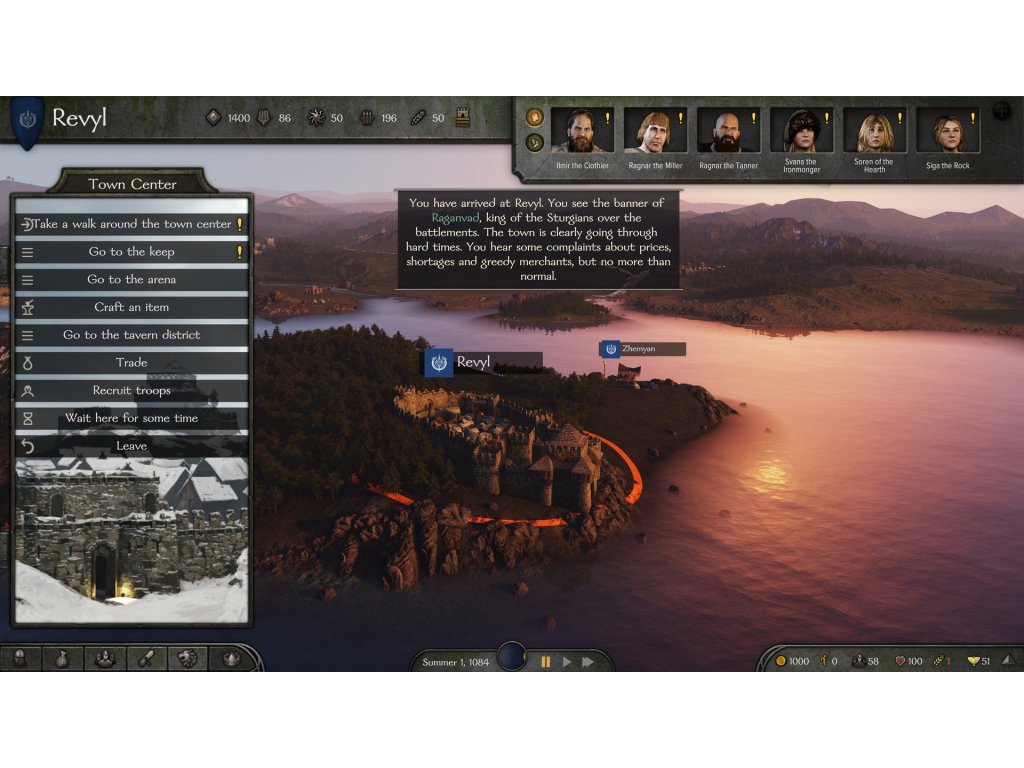
Task: Select Soren of the Hearth portrait
Action: pyautogui.click(x=874, y=132)
